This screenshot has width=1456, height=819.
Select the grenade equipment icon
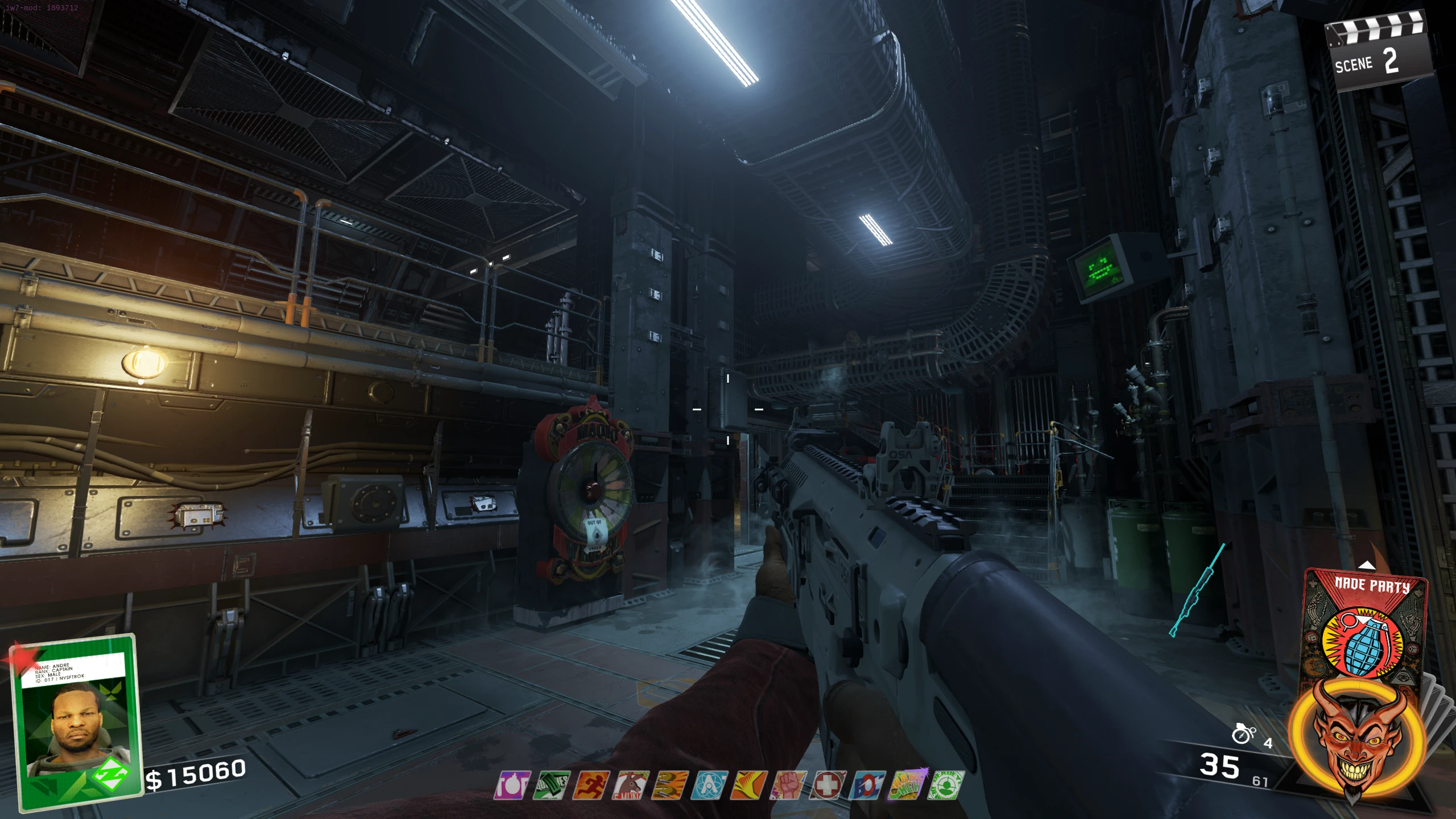[1243, 734]
